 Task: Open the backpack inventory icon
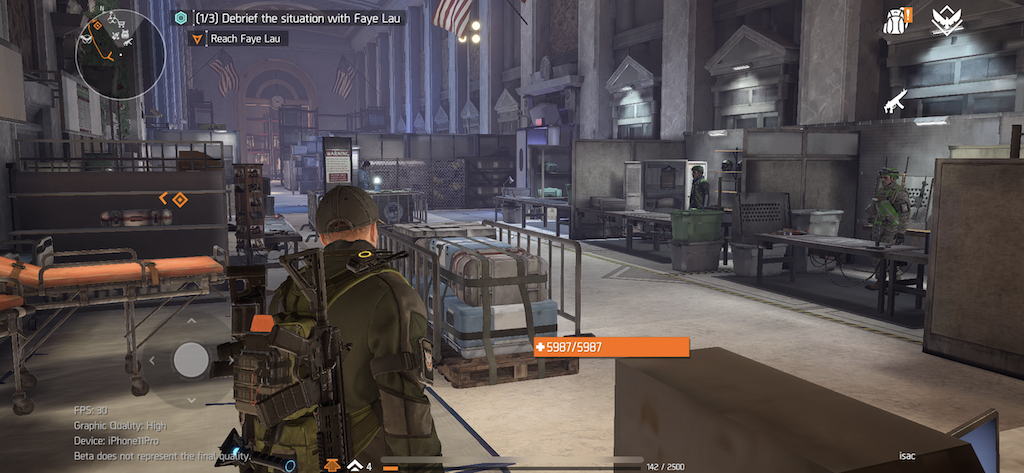tap(897, 21)
